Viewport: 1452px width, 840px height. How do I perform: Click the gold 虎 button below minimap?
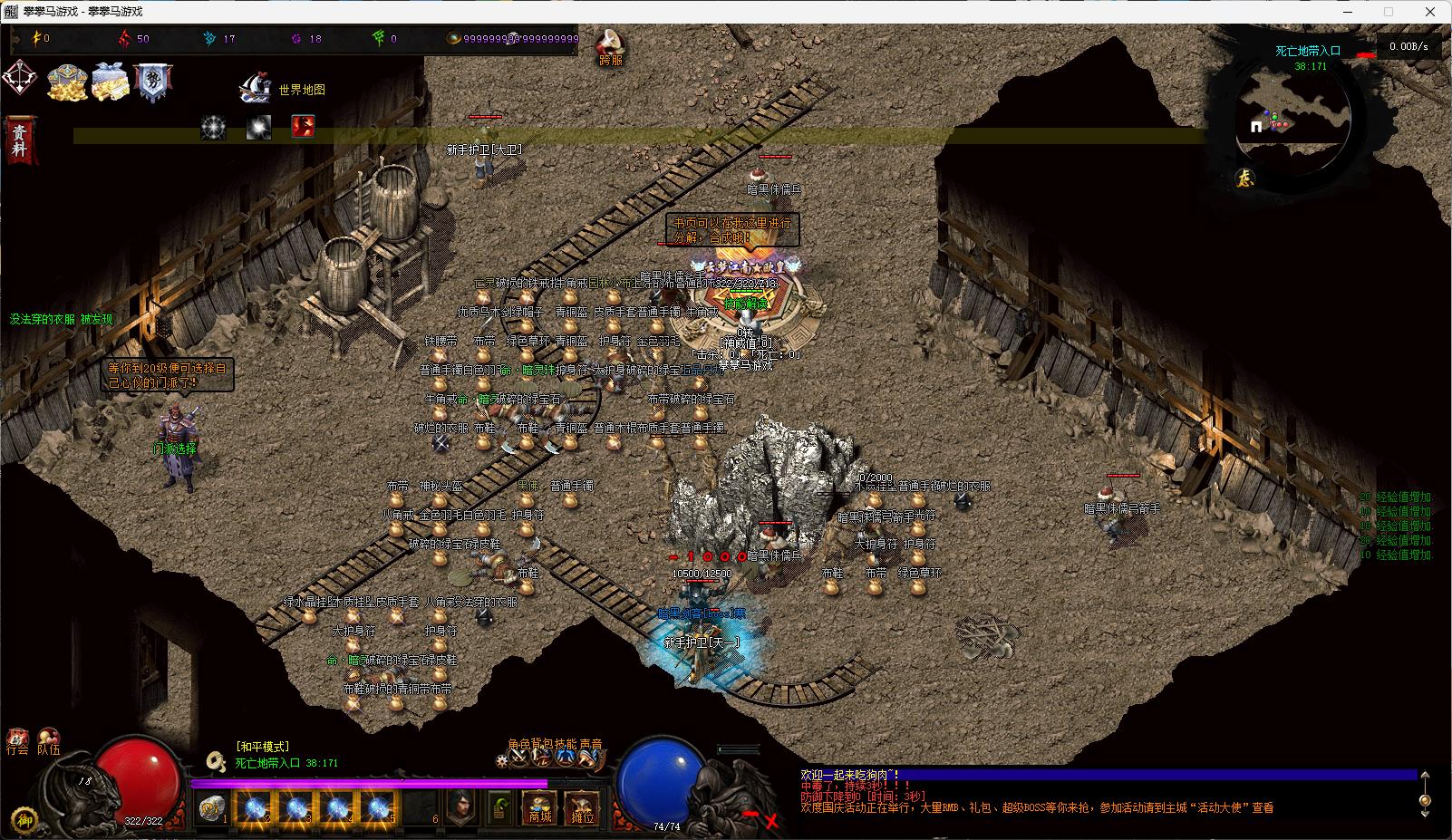click(1245, 179)
